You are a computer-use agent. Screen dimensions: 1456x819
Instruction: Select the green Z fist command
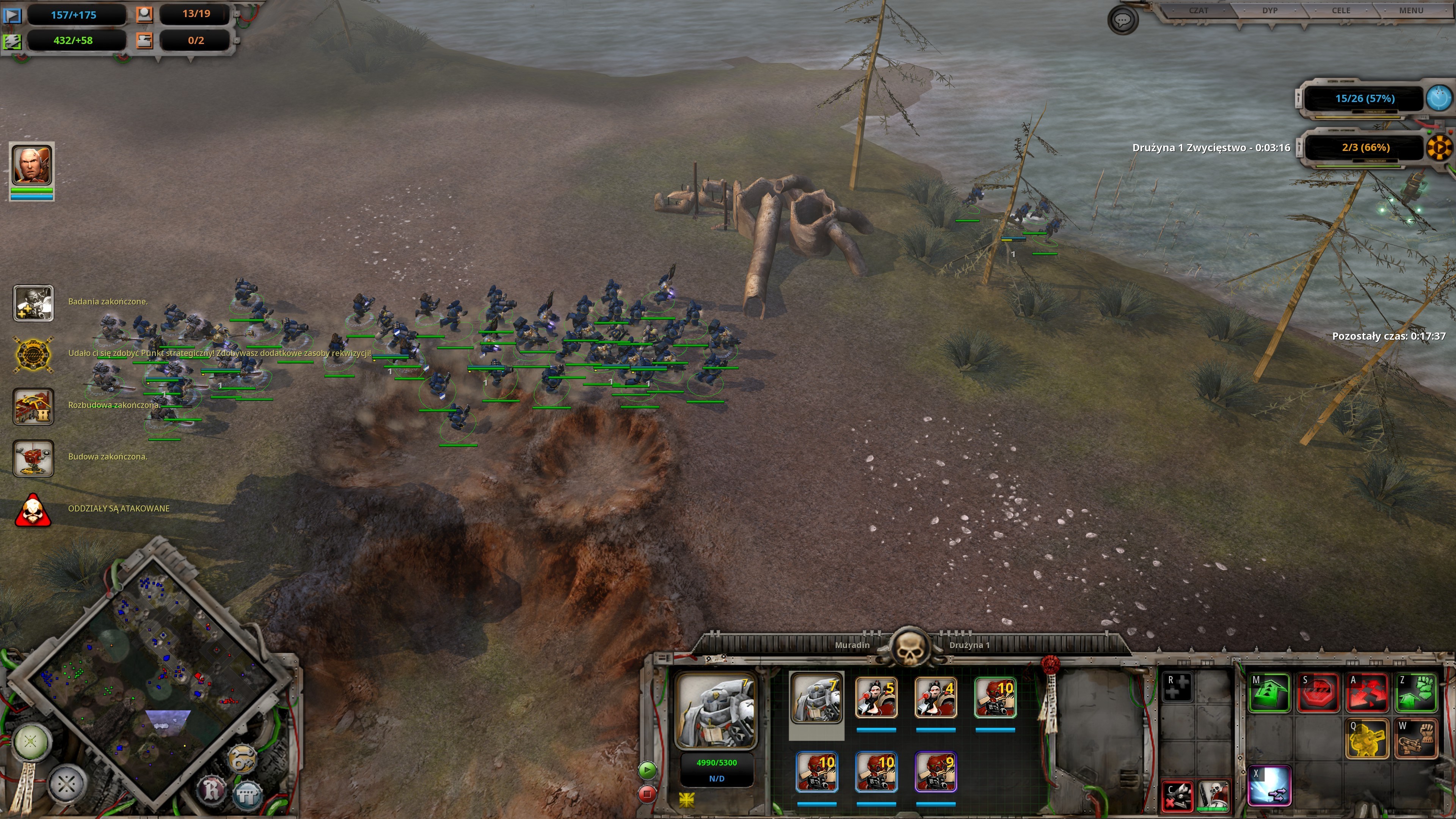[1416, 692]
